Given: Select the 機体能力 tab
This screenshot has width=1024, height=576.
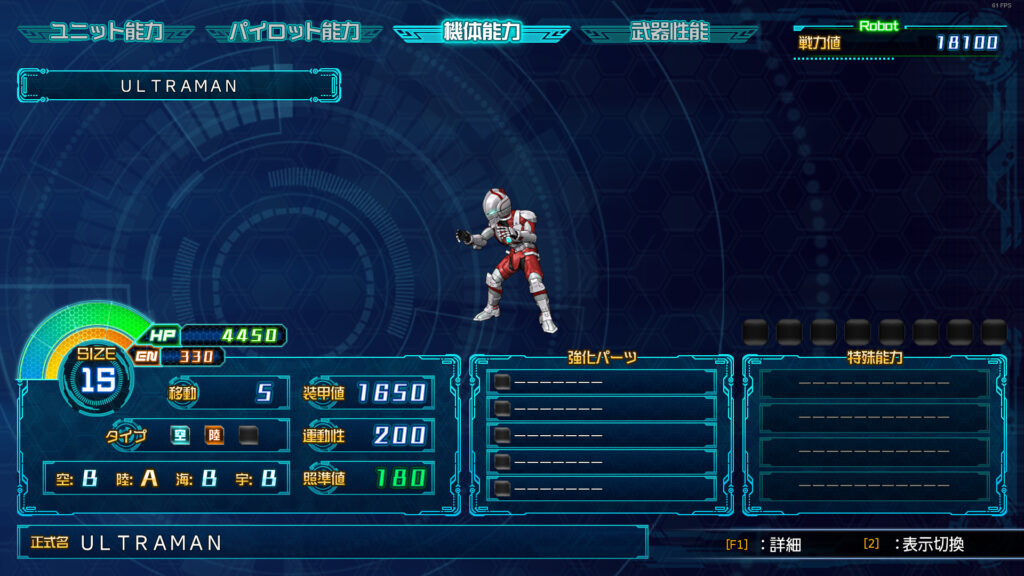Looking at the screenshot, I should tap(481, 32).
